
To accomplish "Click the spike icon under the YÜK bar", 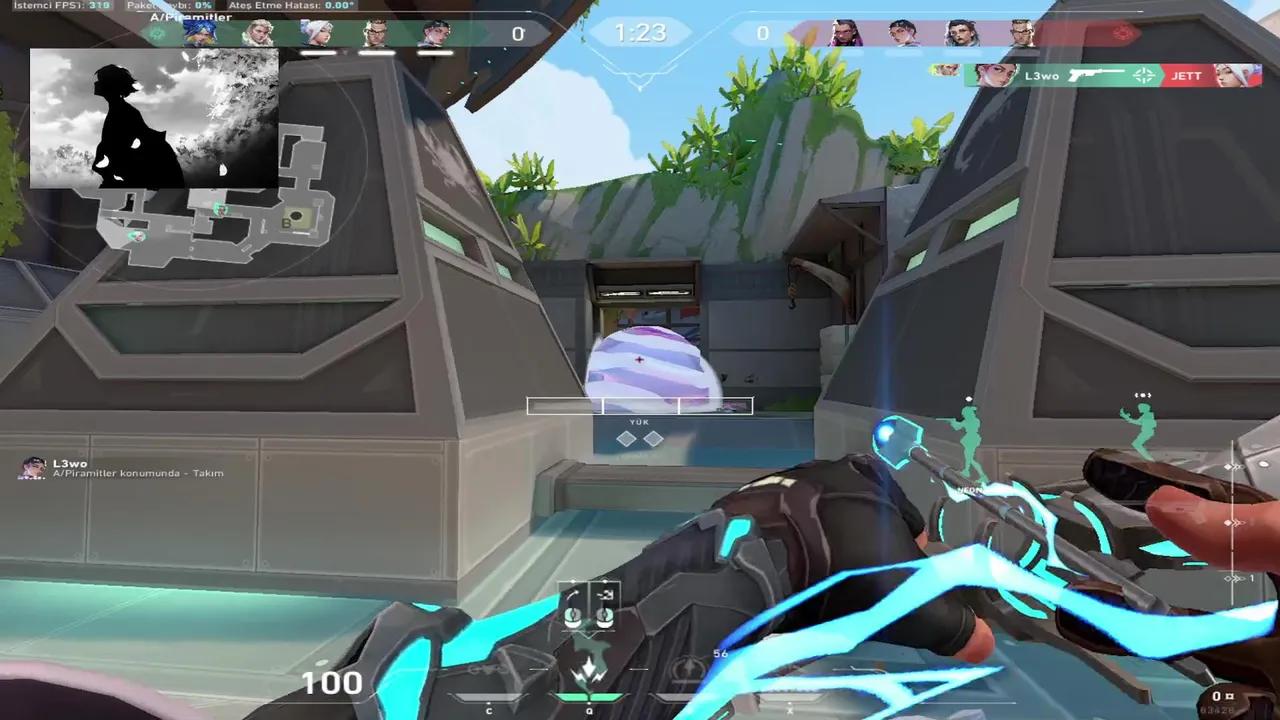I will [x=640, y=437].
